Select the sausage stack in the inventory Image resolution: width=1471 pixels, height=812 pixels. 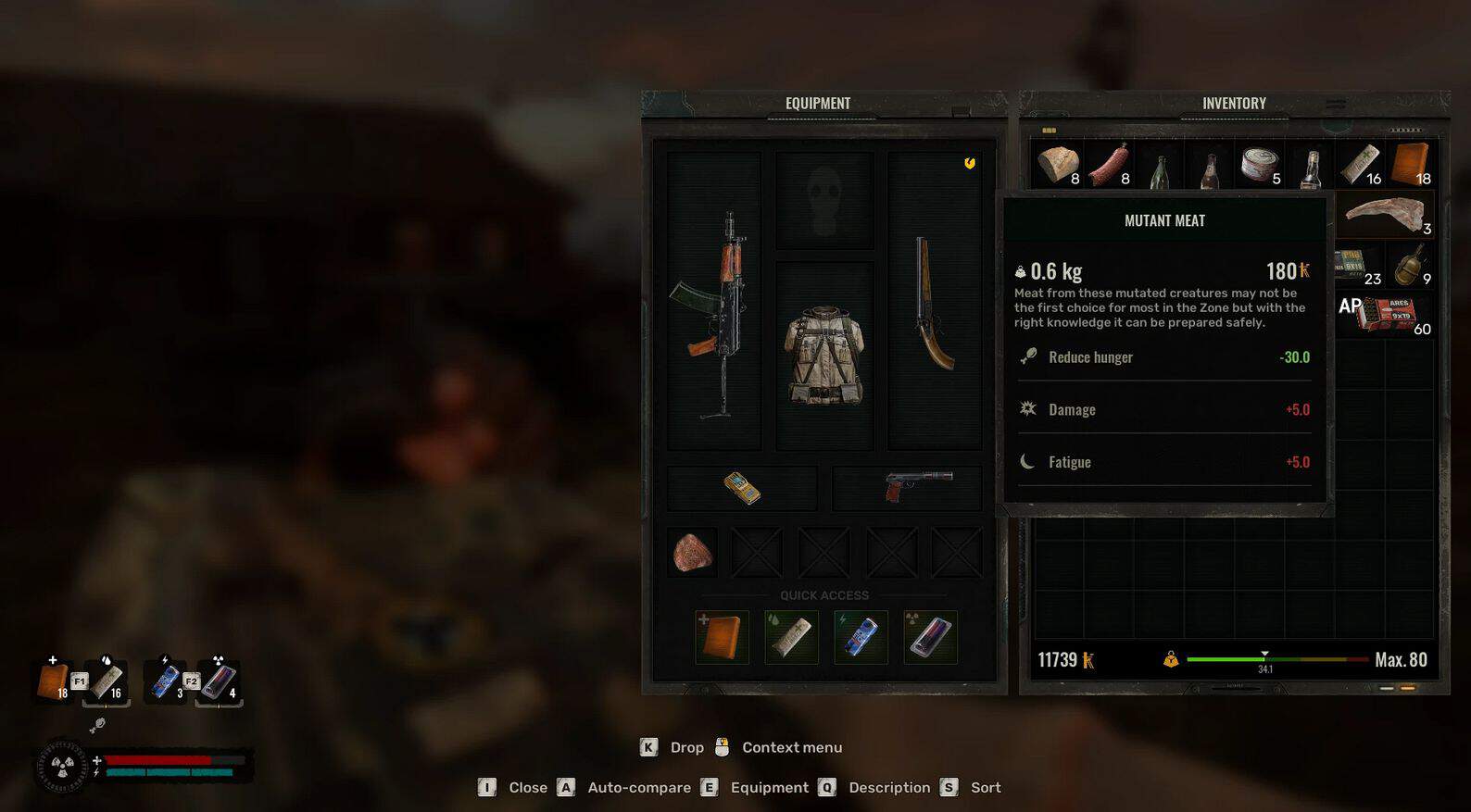pyautogui.click(x=1108, y=165)
